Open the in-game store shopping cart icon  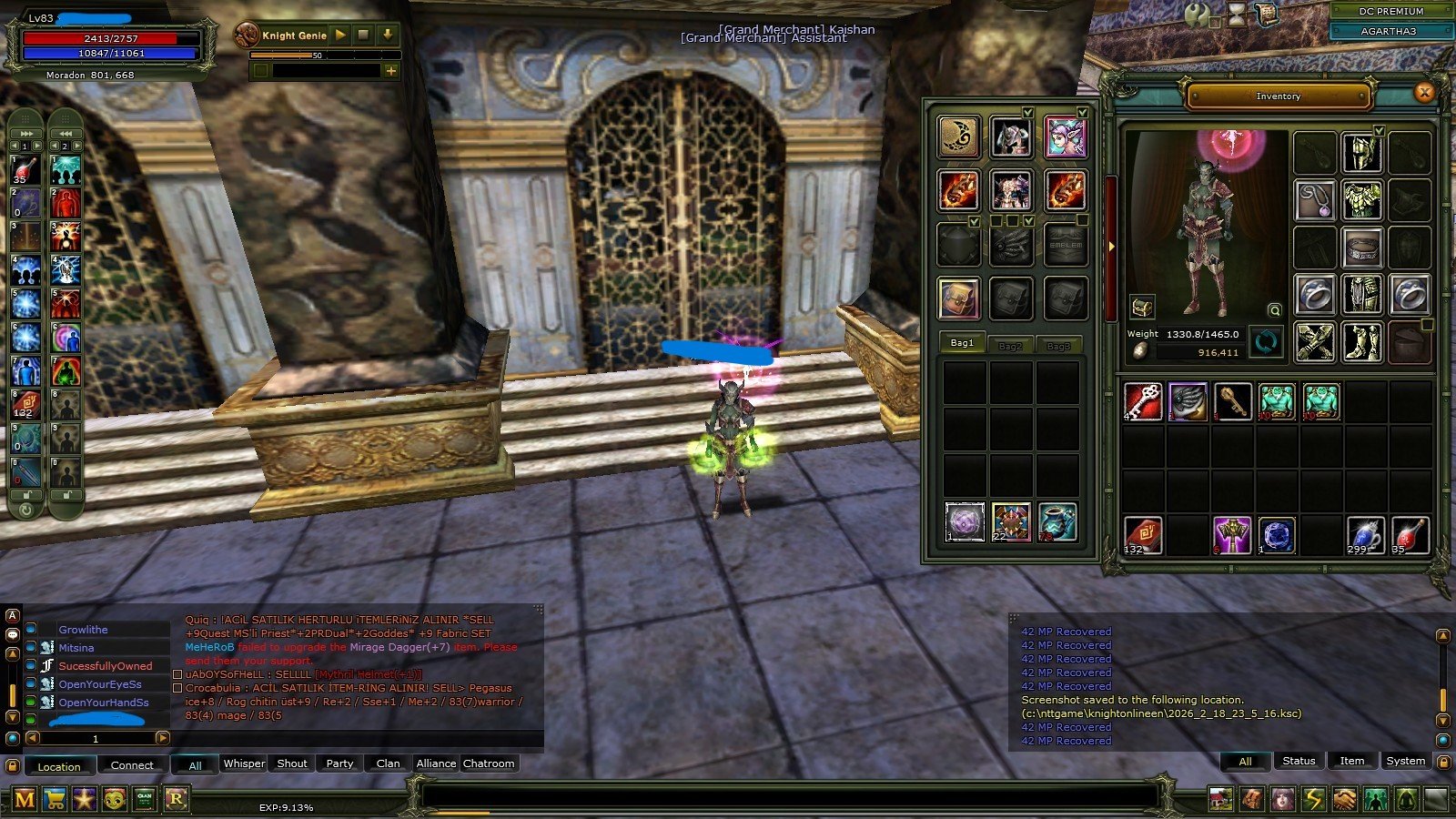point(55,797)
